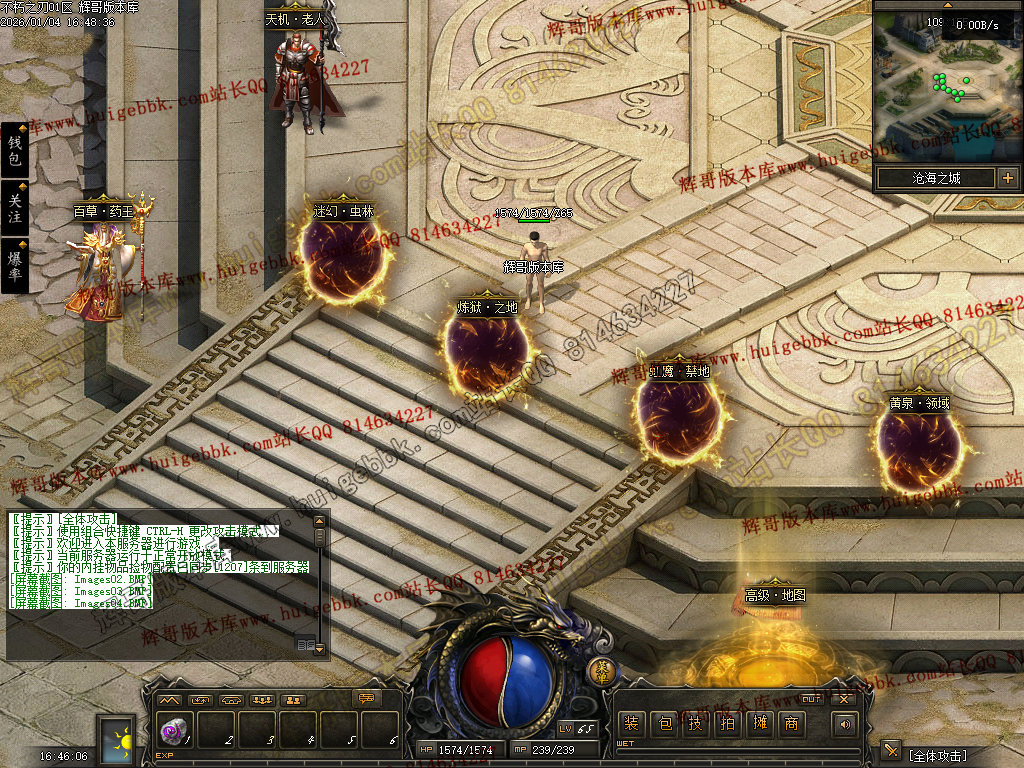This screenshot has width=1024, height=768.
Task: Collapse the minimap with the top arrow
Action: coord(948,5)
